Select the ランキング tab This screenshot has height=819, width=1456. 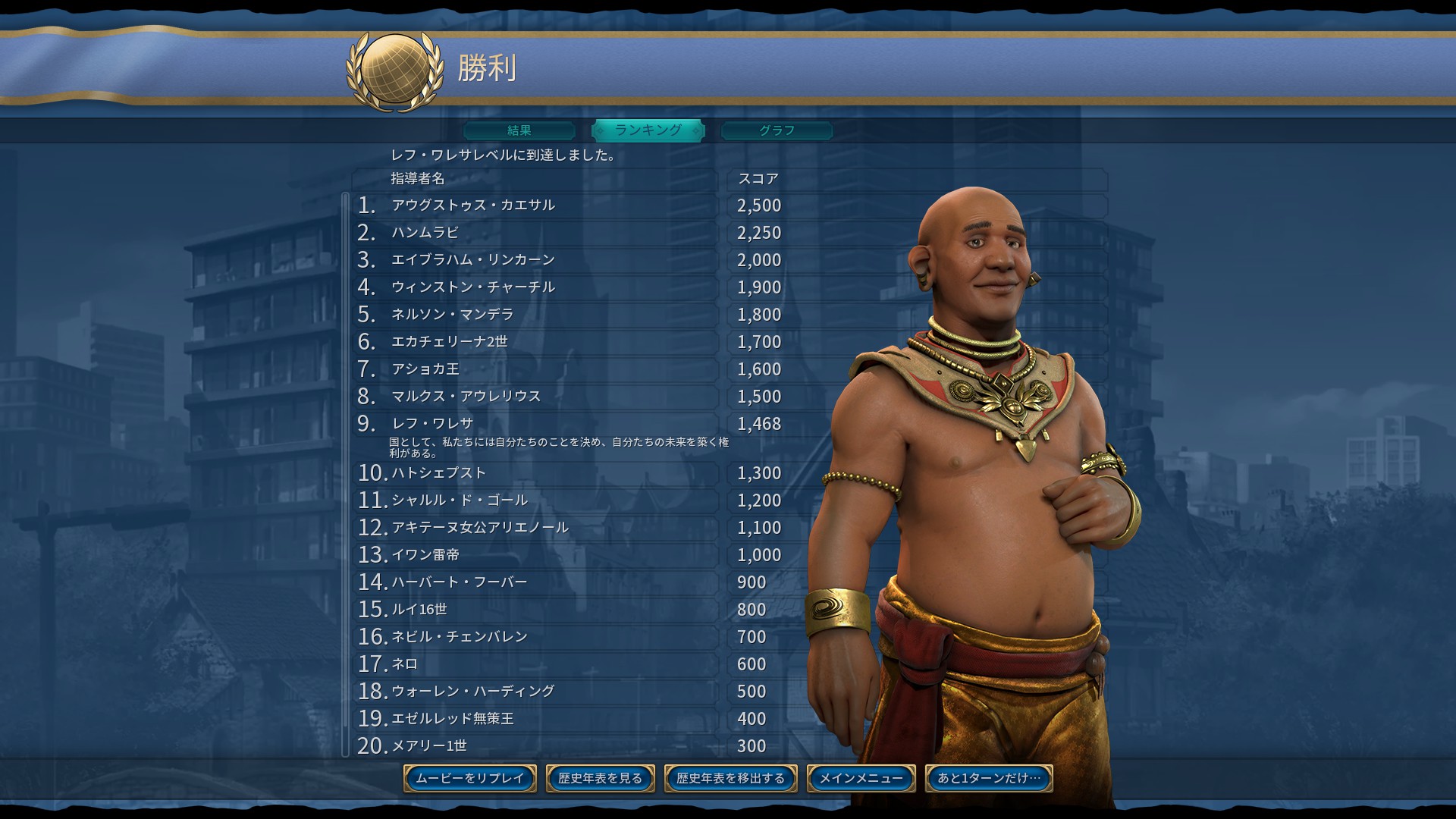(648, 130)
